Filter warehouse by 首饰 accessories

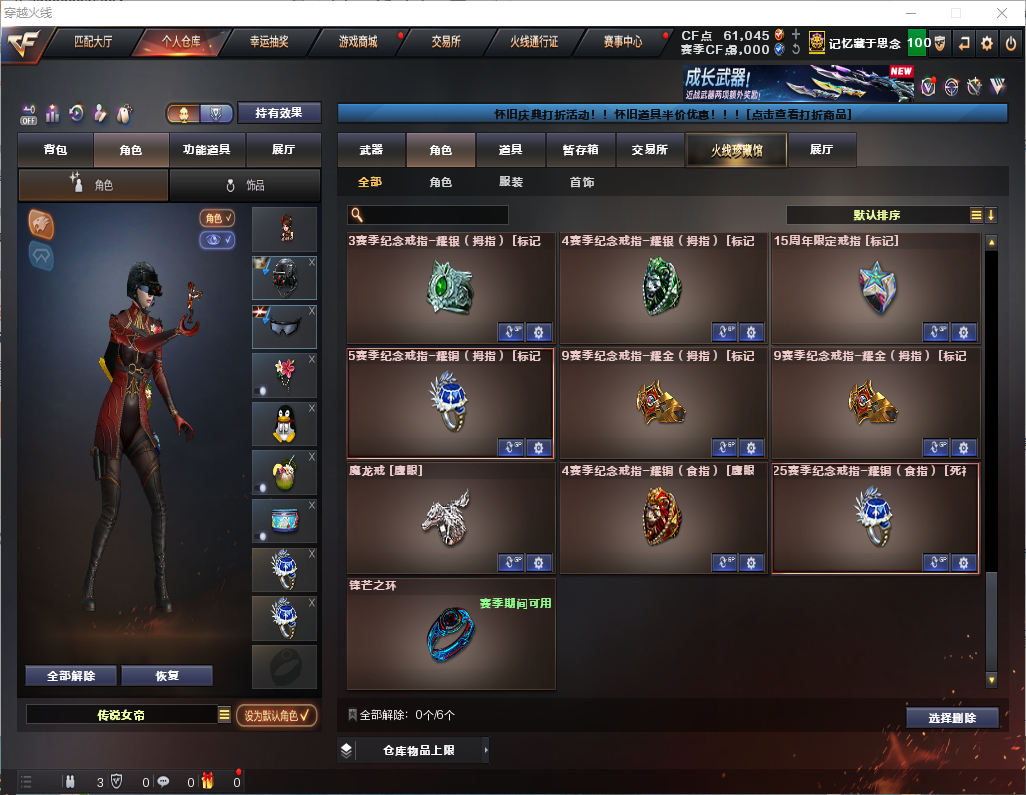coord(582,182)
